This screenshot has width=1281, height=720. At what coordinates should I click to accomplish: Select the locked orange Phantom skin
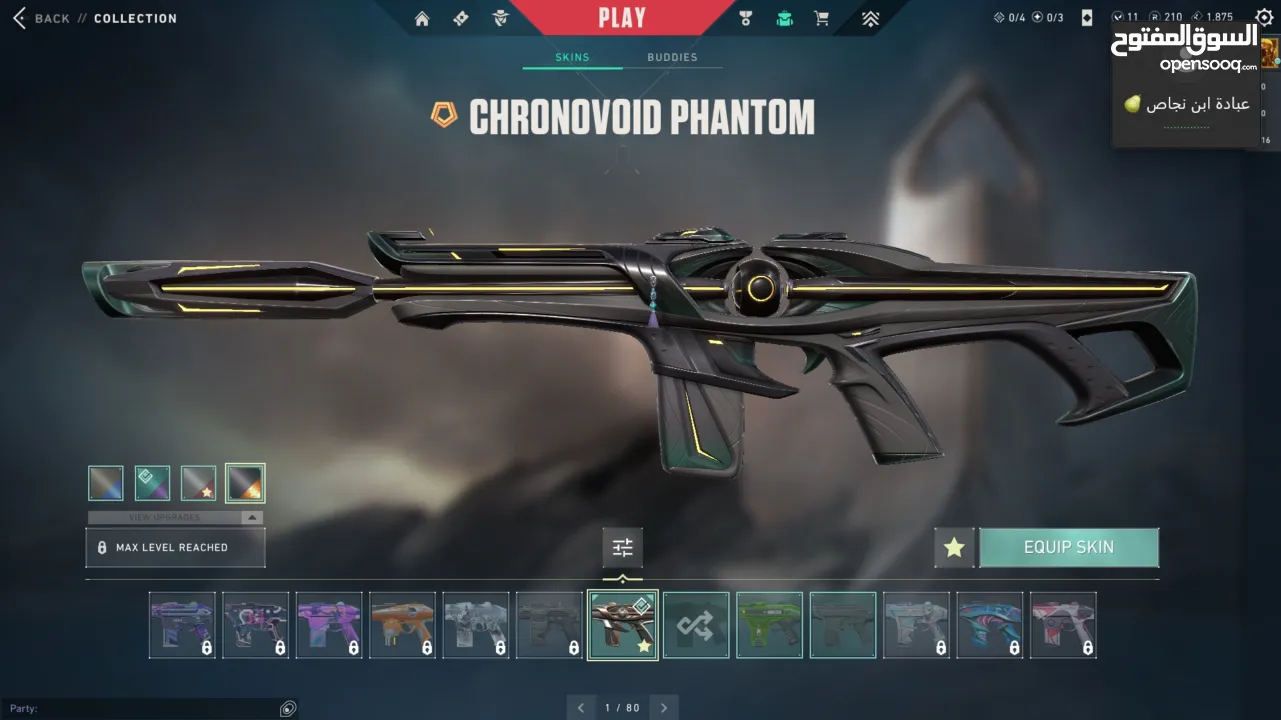coord(402,625)
